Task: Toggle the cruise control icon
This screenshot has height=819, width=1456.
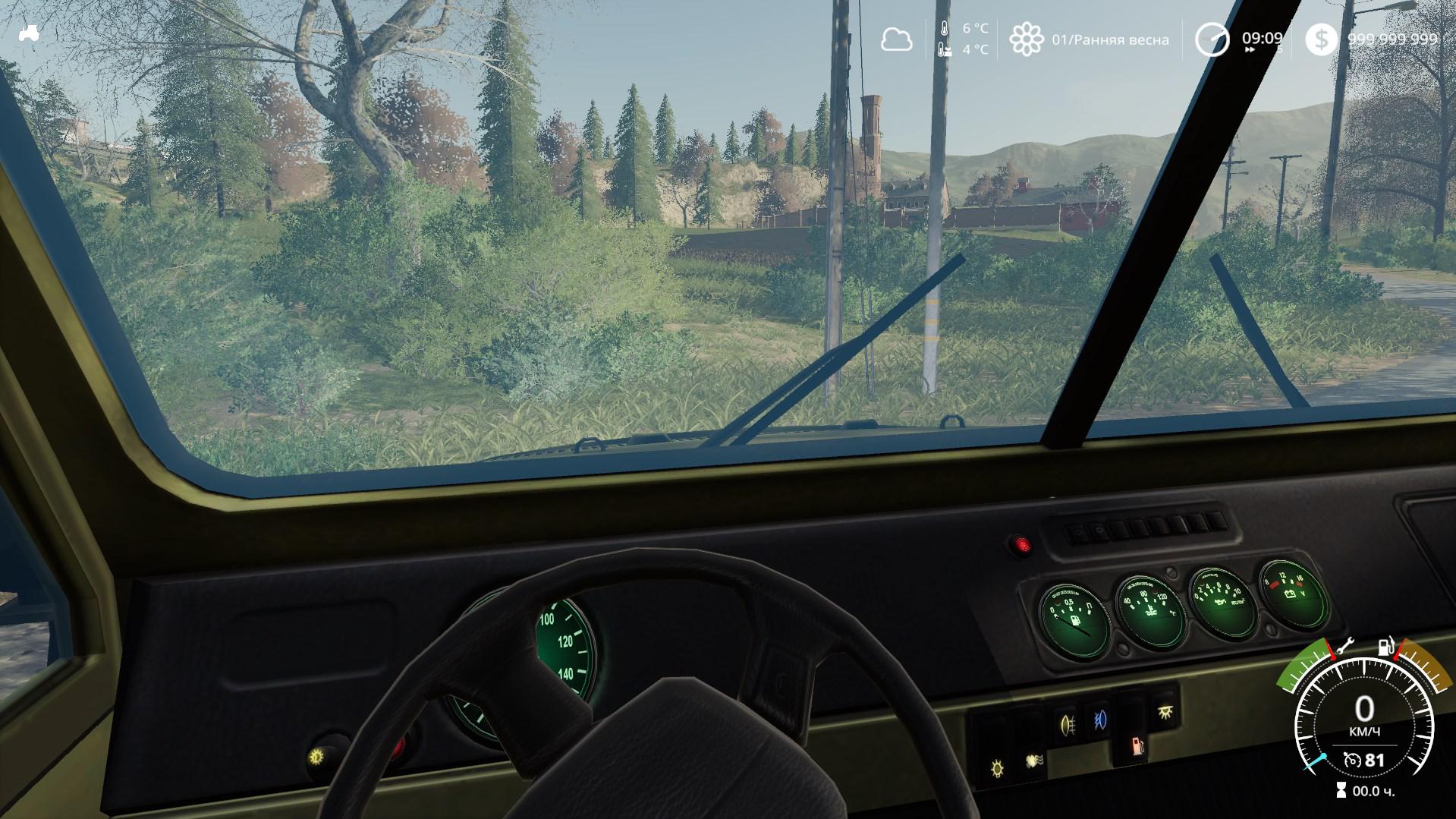Action: coord(1351,759)
